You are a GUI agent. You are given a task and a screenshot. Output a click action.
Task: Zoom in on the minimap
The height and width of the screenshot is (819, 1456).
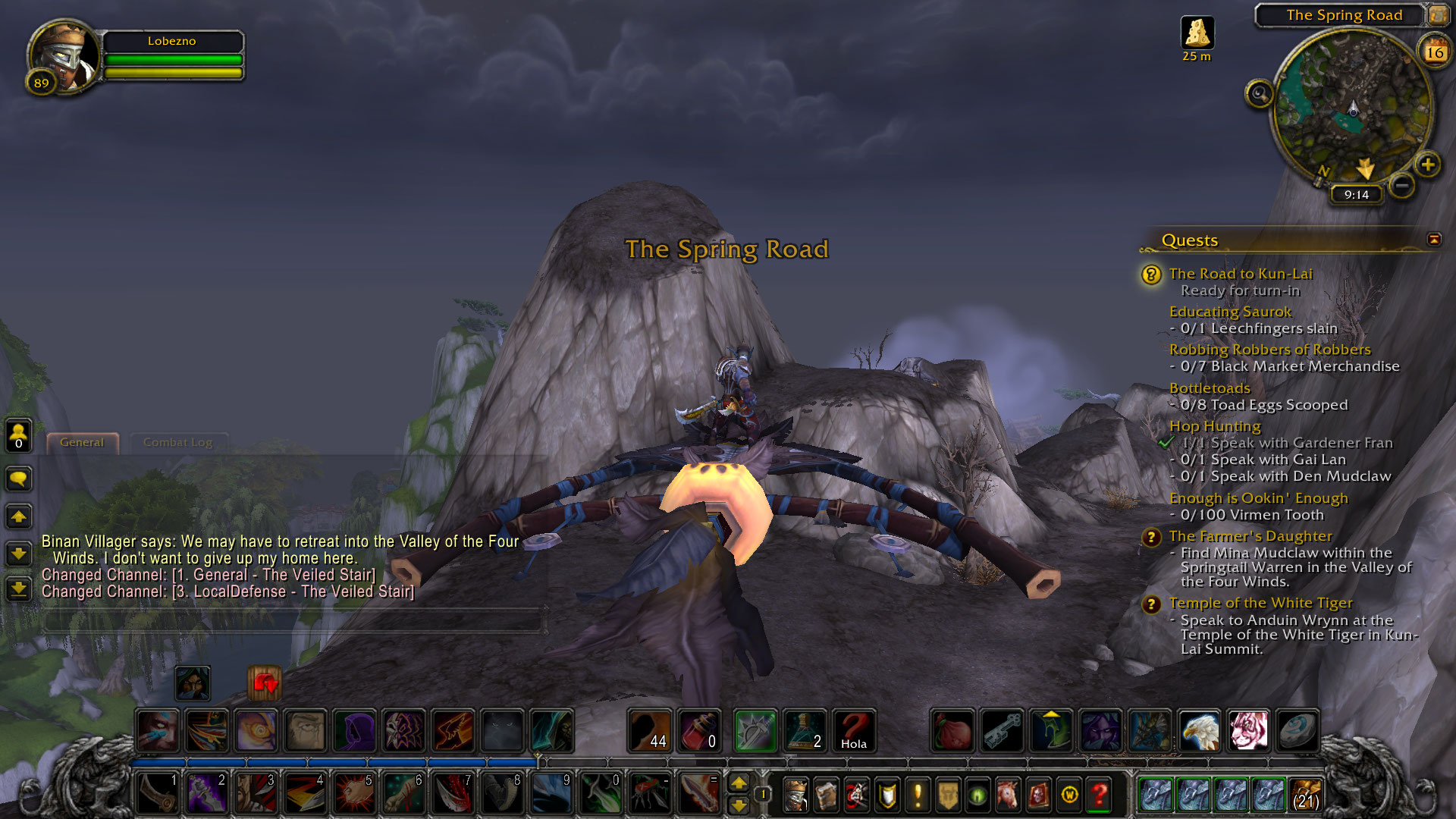tap(1428, 165)
